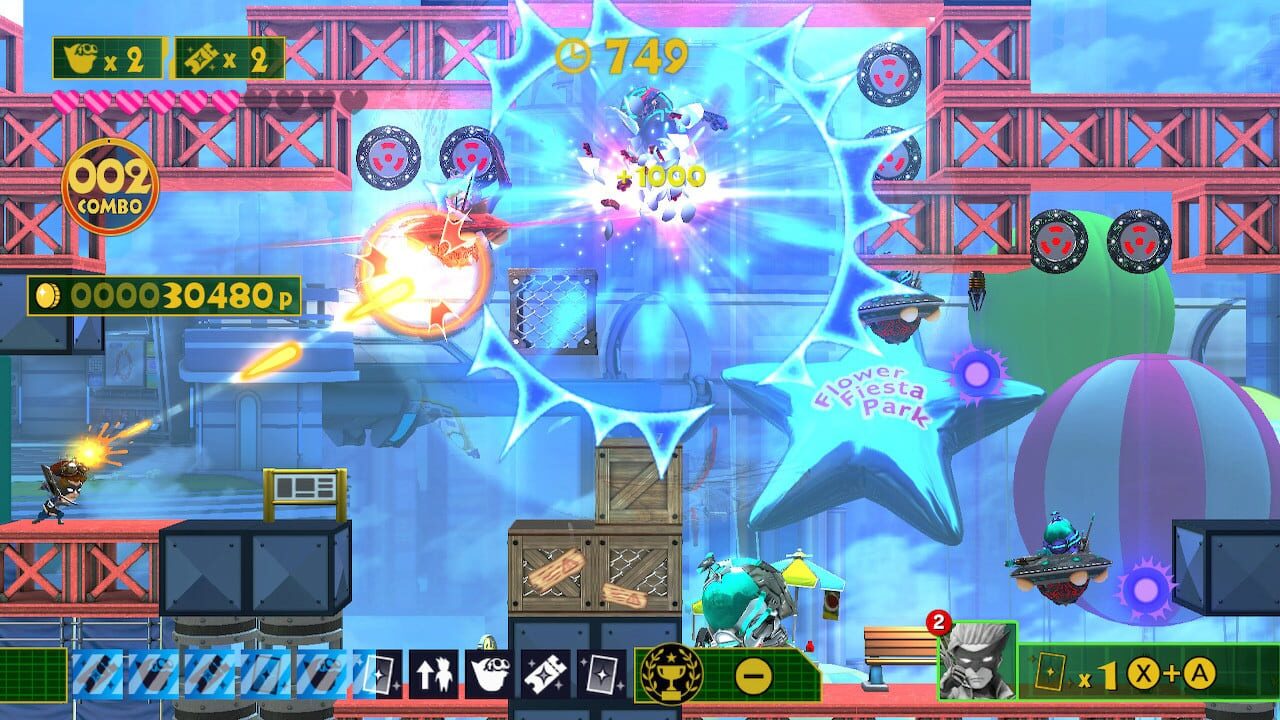
Task: Click the red 2 notification badge
Action: [938, 621]
